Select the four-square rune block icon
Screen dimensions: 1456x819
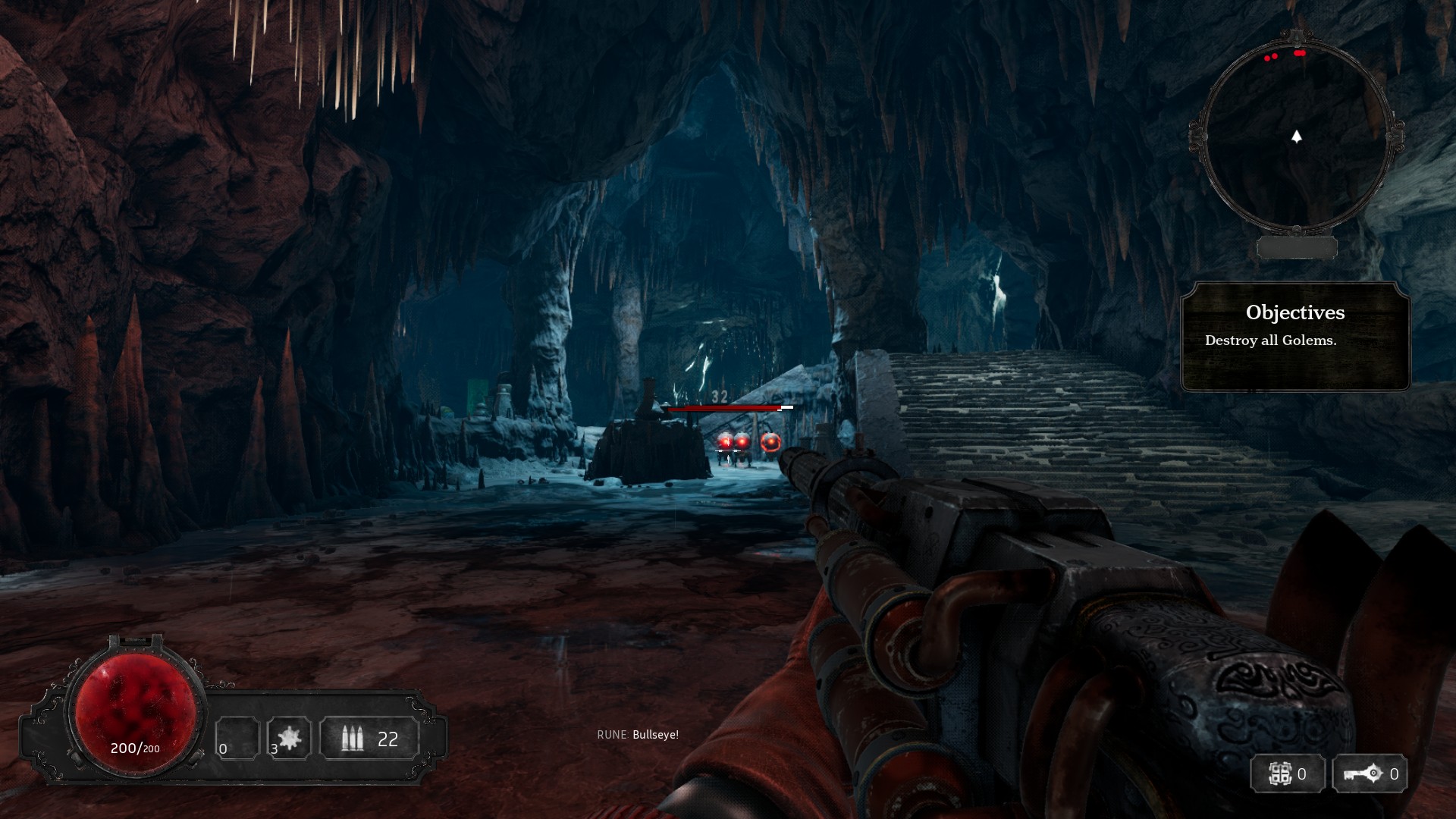pyautogui.click(x=1280, y=773)
